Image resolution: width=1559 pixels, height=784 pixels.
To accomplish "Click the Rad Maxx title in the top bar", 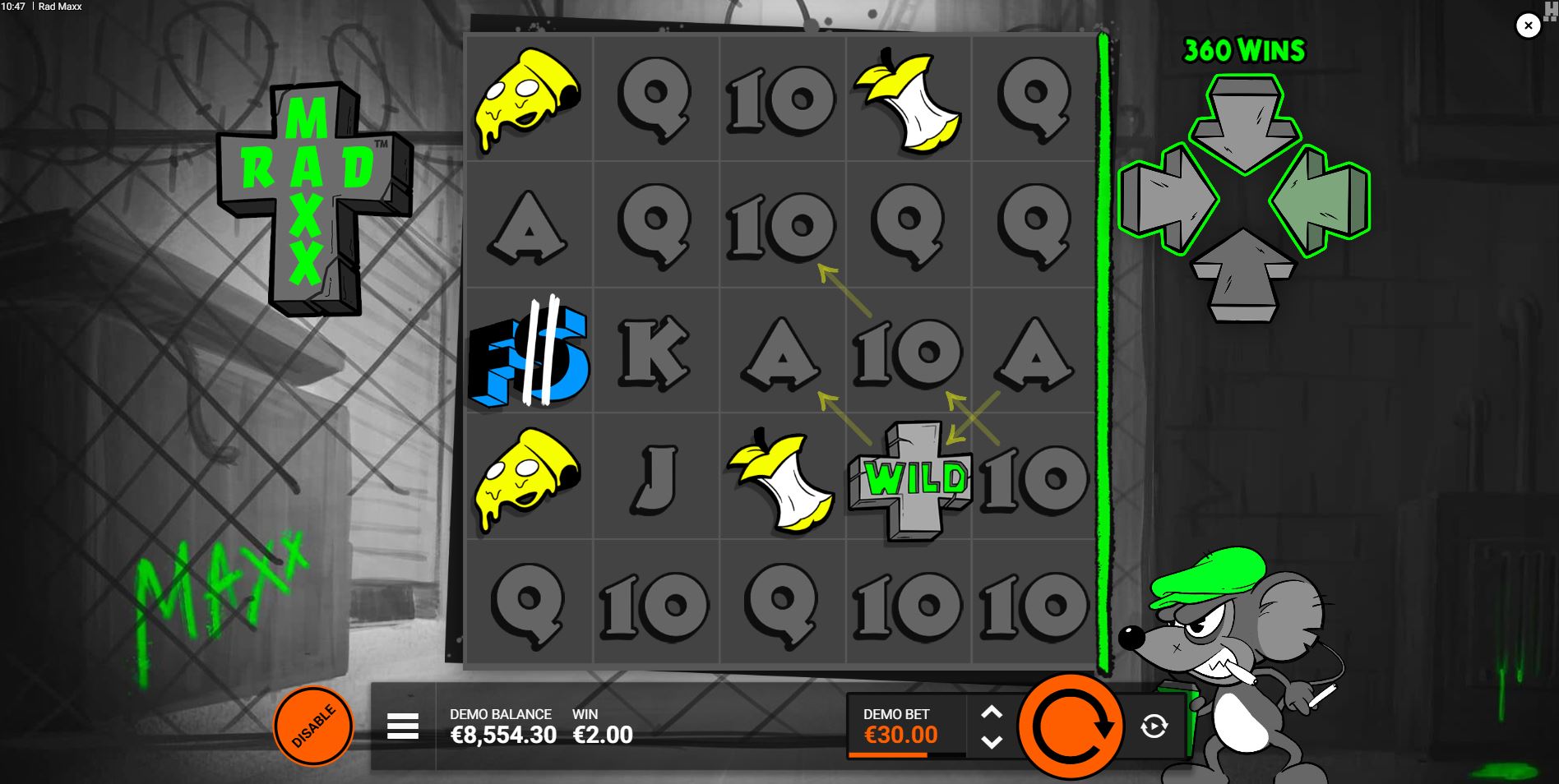I will pos(61,6).
